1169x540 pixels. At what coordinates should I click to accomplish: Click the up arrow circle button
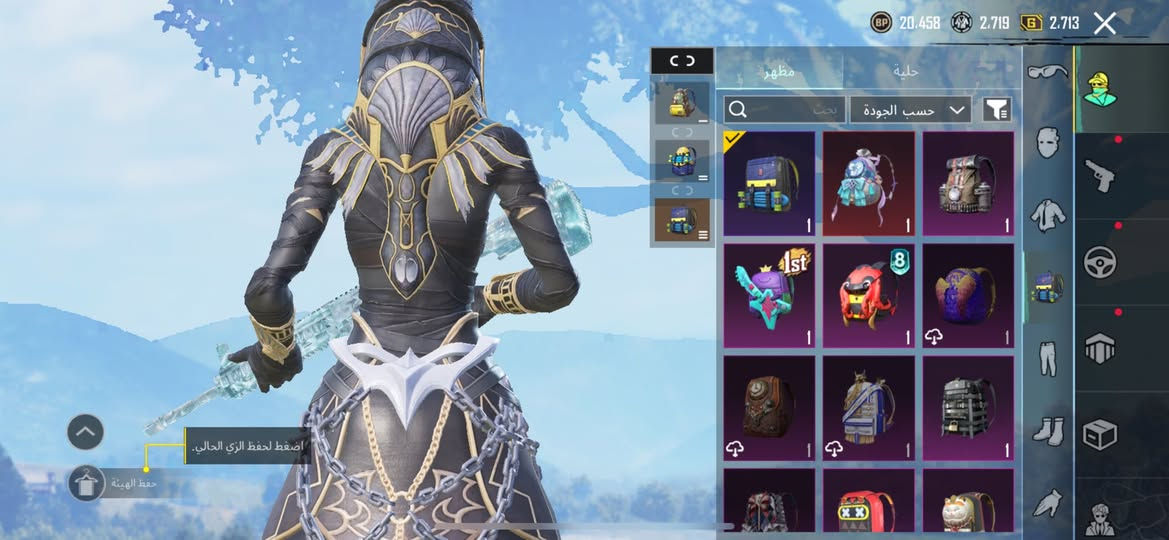tap(86, 432)
